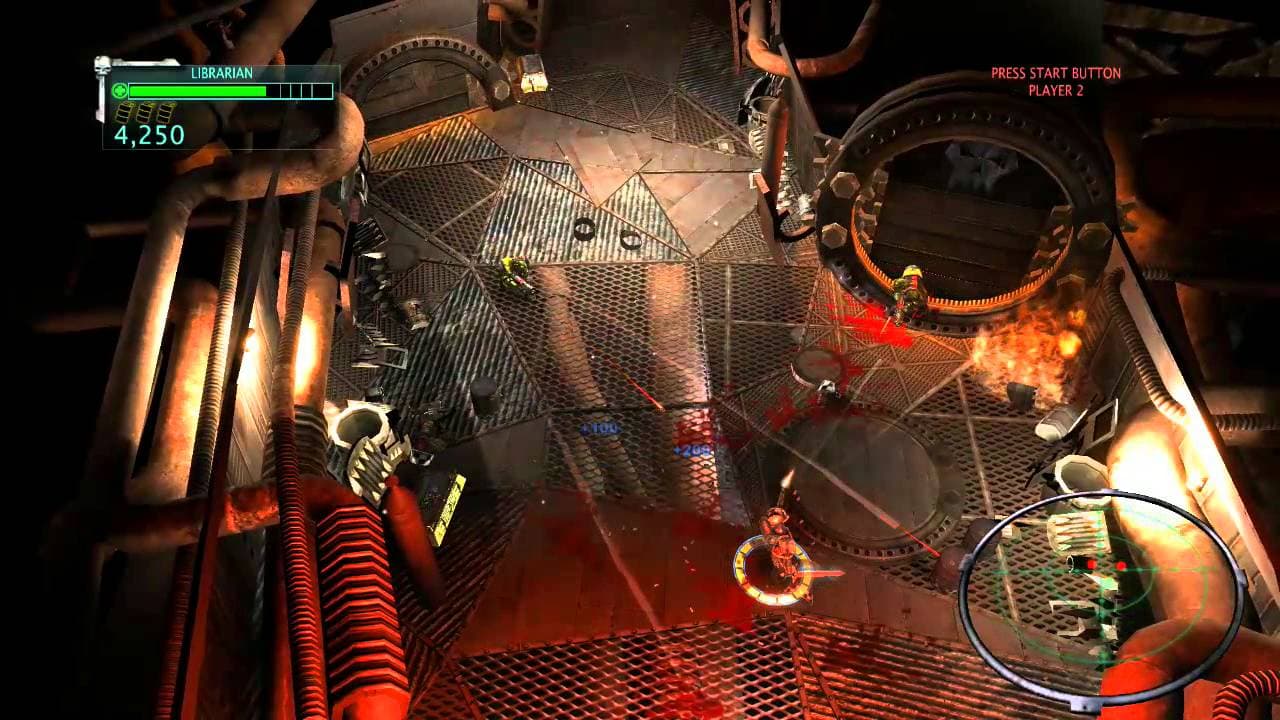Select the second grenade ammo icon

point(144,113)
